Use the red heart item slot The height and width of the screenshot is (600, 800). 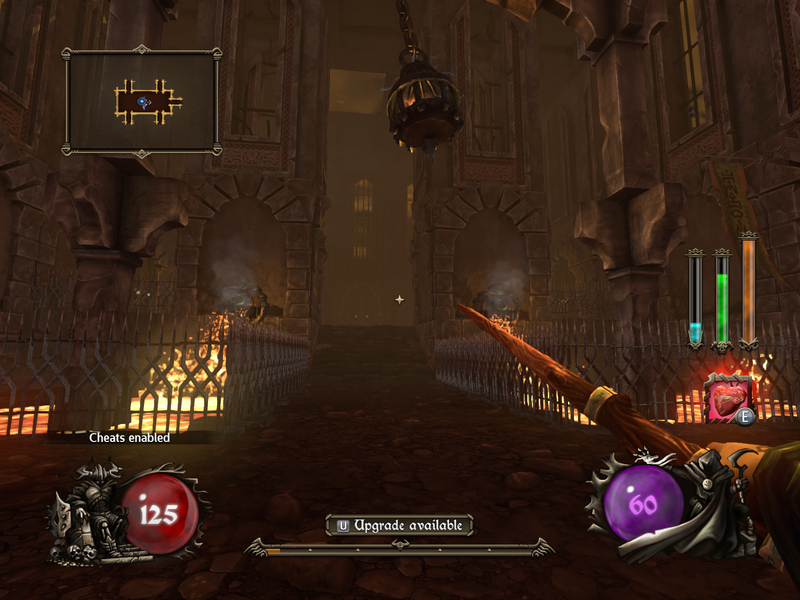click(728, 395)
